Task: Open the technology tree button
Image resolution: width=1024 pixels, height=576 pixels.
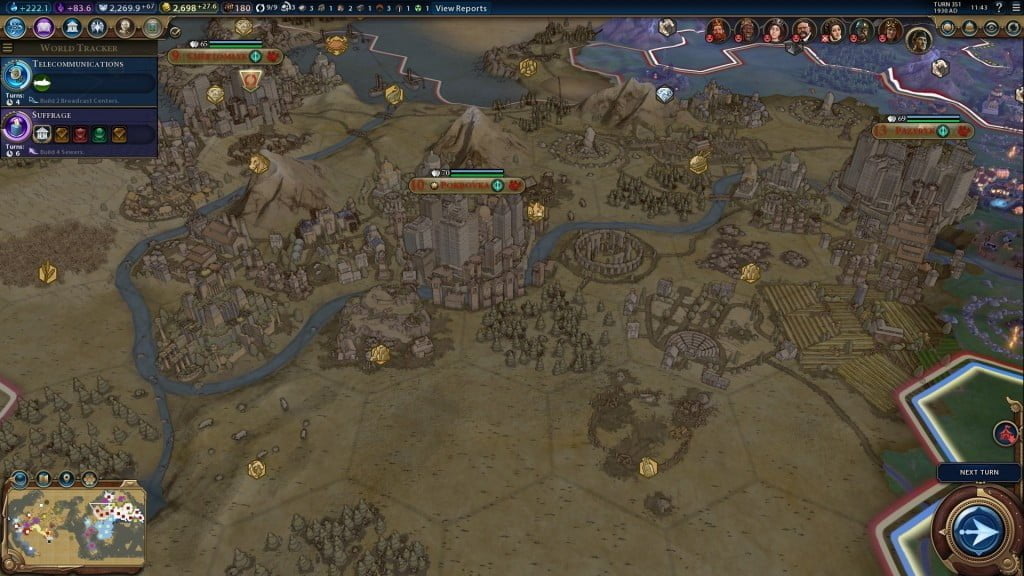Action: [x=15, y=27]
